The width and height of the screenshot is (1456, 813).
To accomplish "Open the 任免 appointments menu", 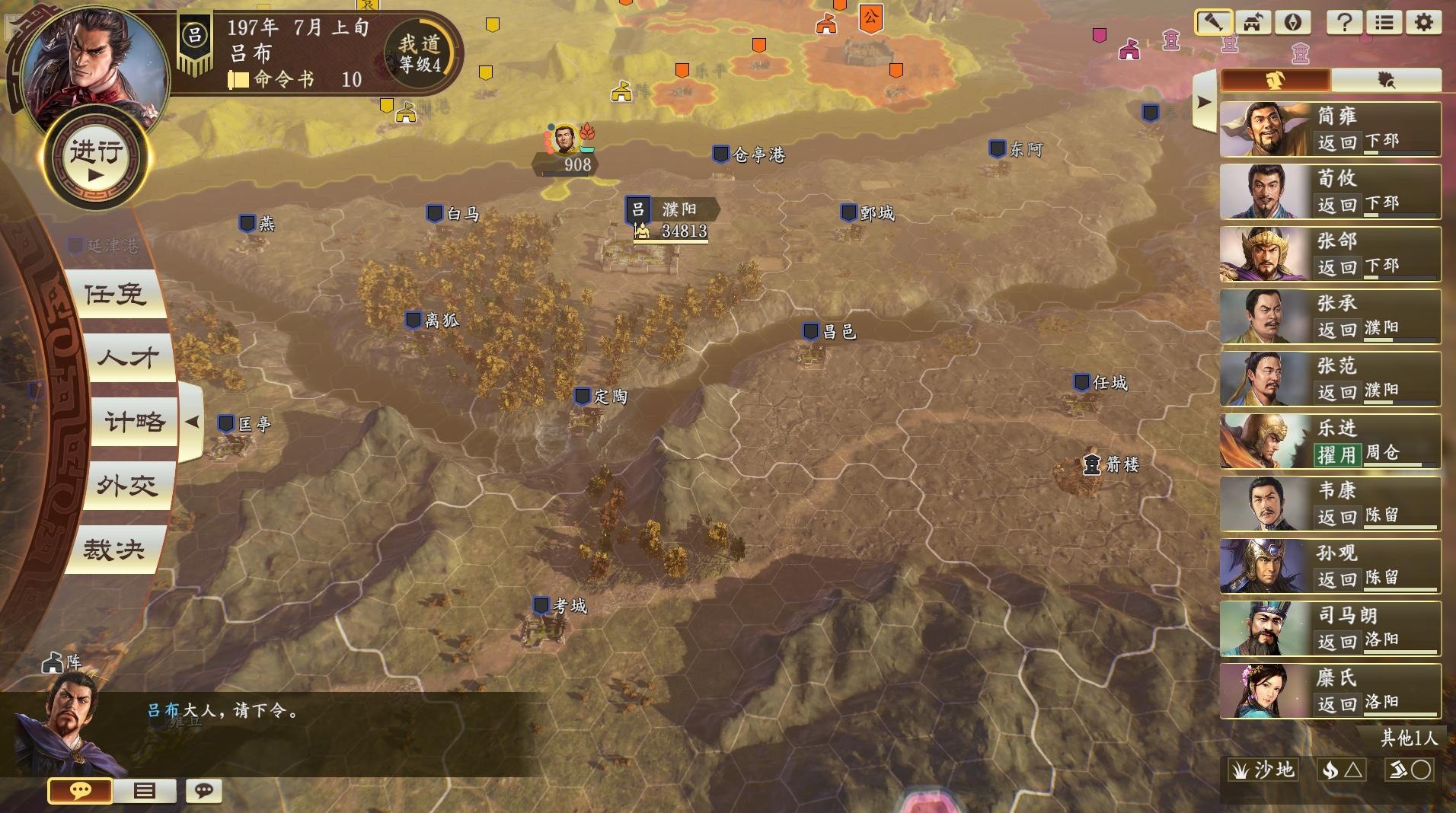I will pos(116,295).
